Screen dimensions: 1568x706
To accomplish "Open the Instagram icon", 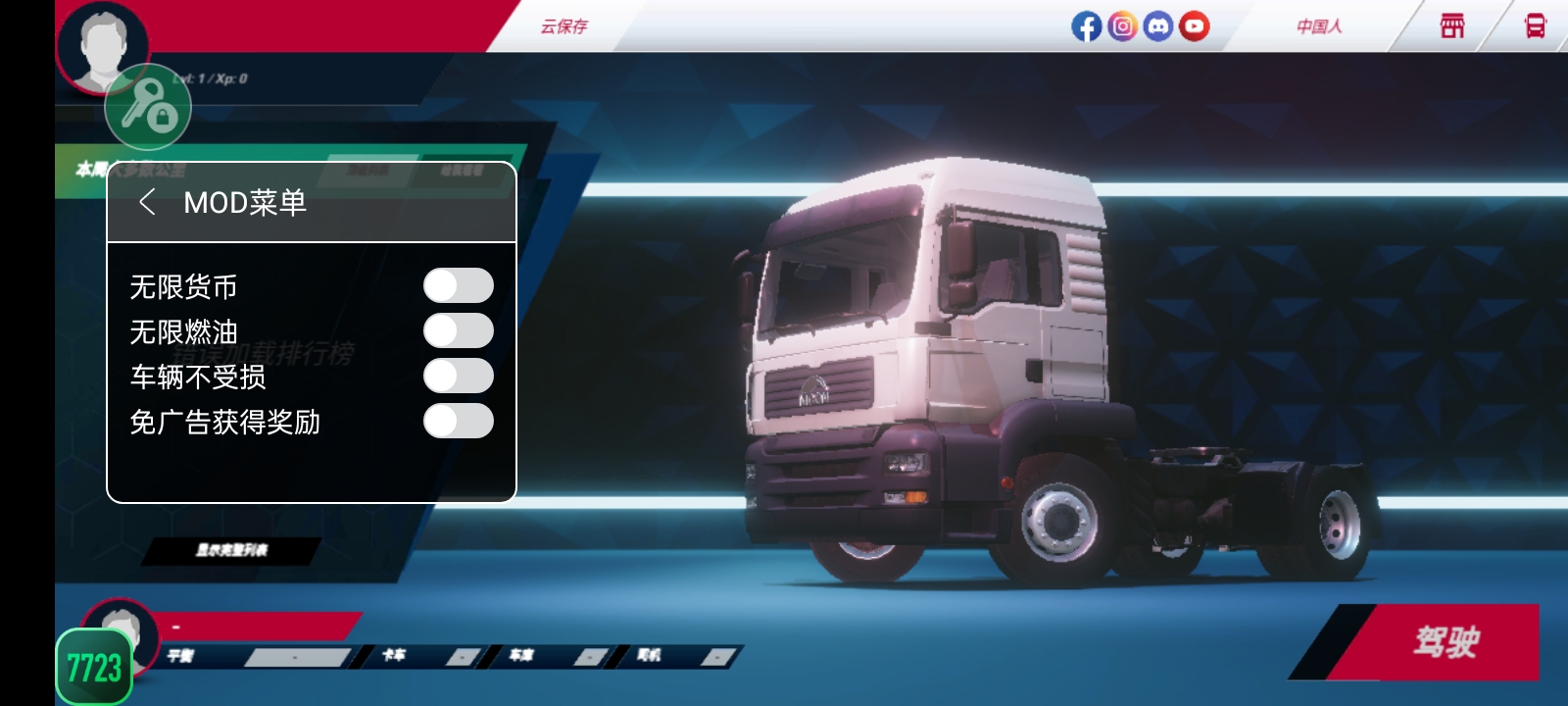I will pyautogui.click(x=1120, y=26).
